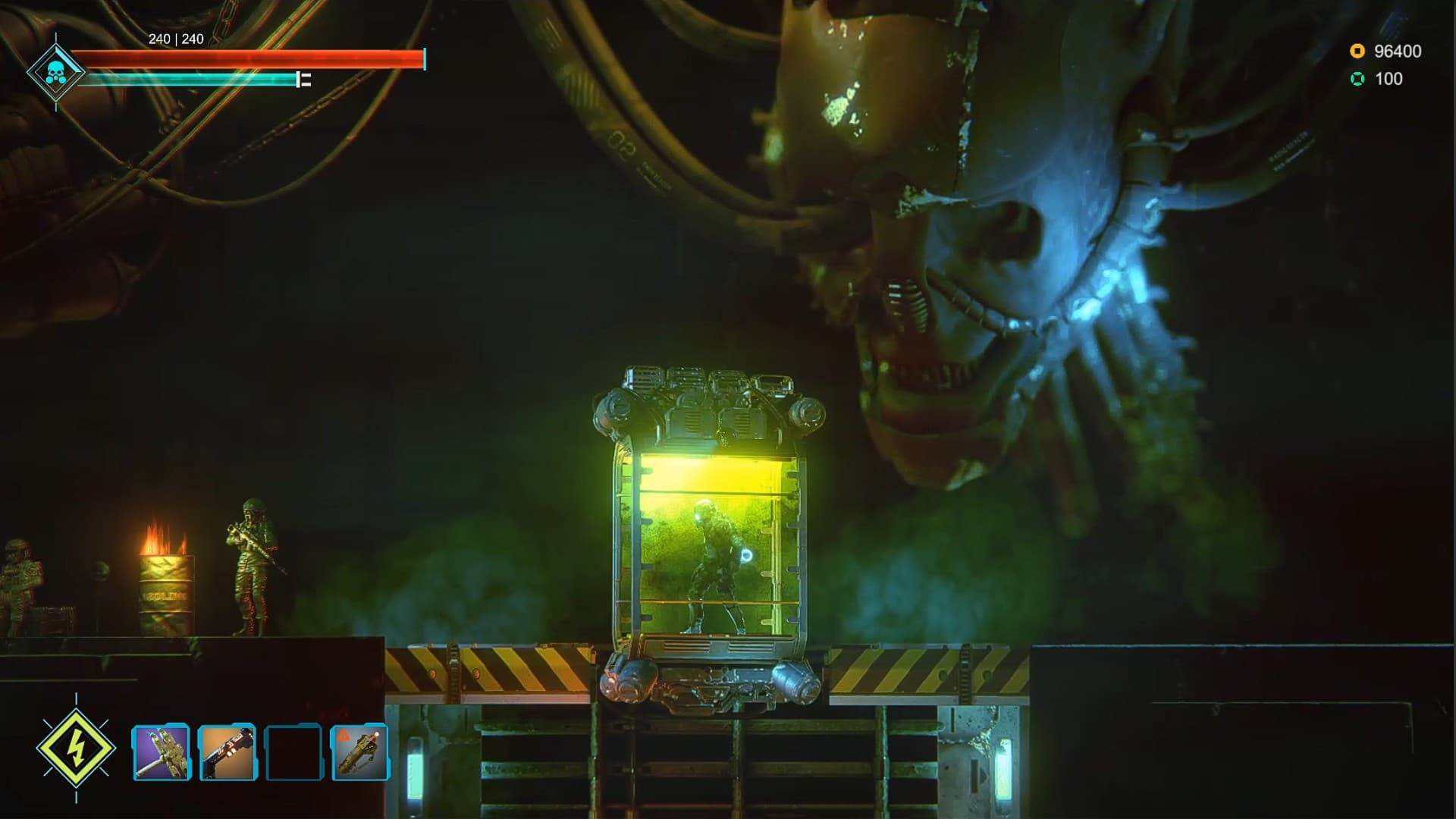Select the skull emblem beside the health bars
The image size is (1456, 819).
(57, 70)
